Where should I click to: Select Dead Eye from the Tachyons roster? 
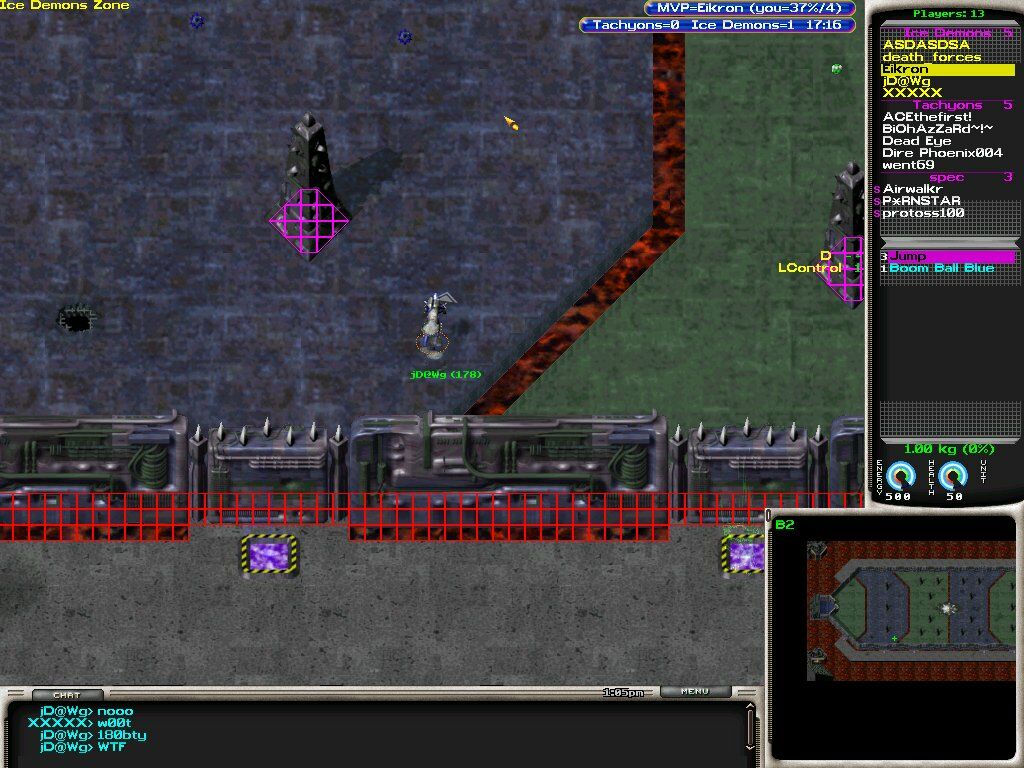click(x=916, y=141)
